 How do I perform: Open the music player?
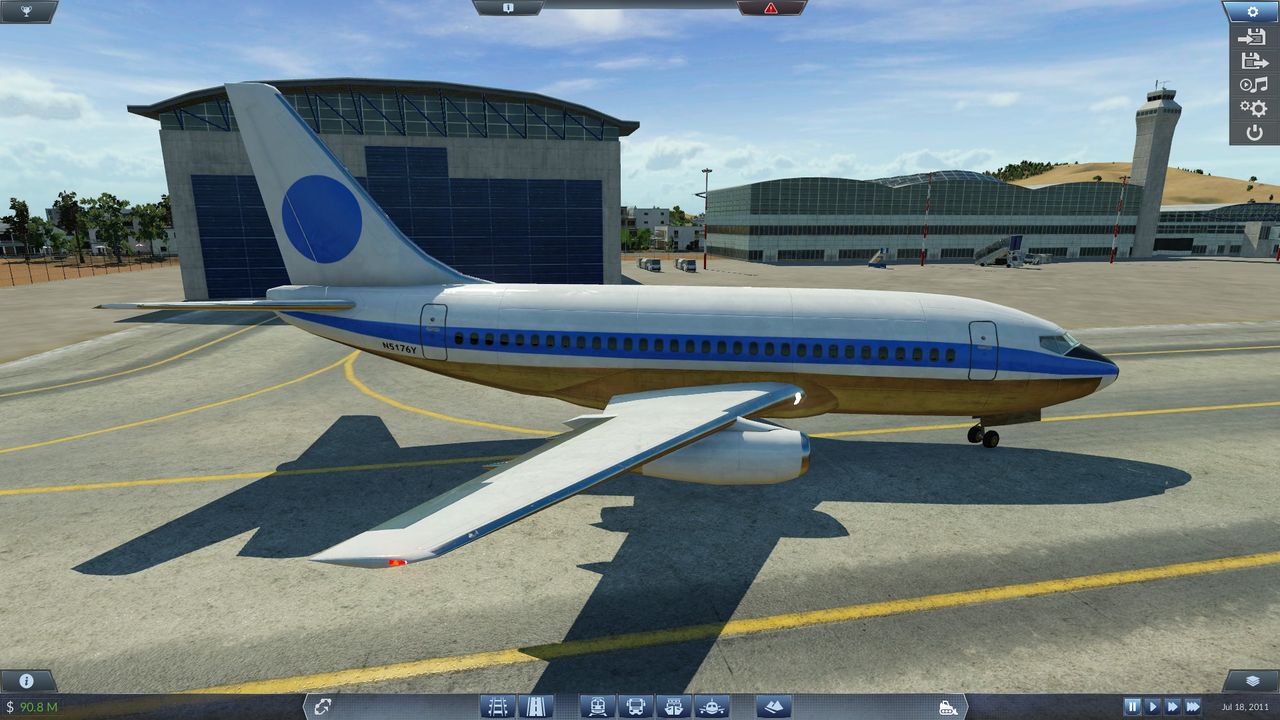tap(1253, 84)
